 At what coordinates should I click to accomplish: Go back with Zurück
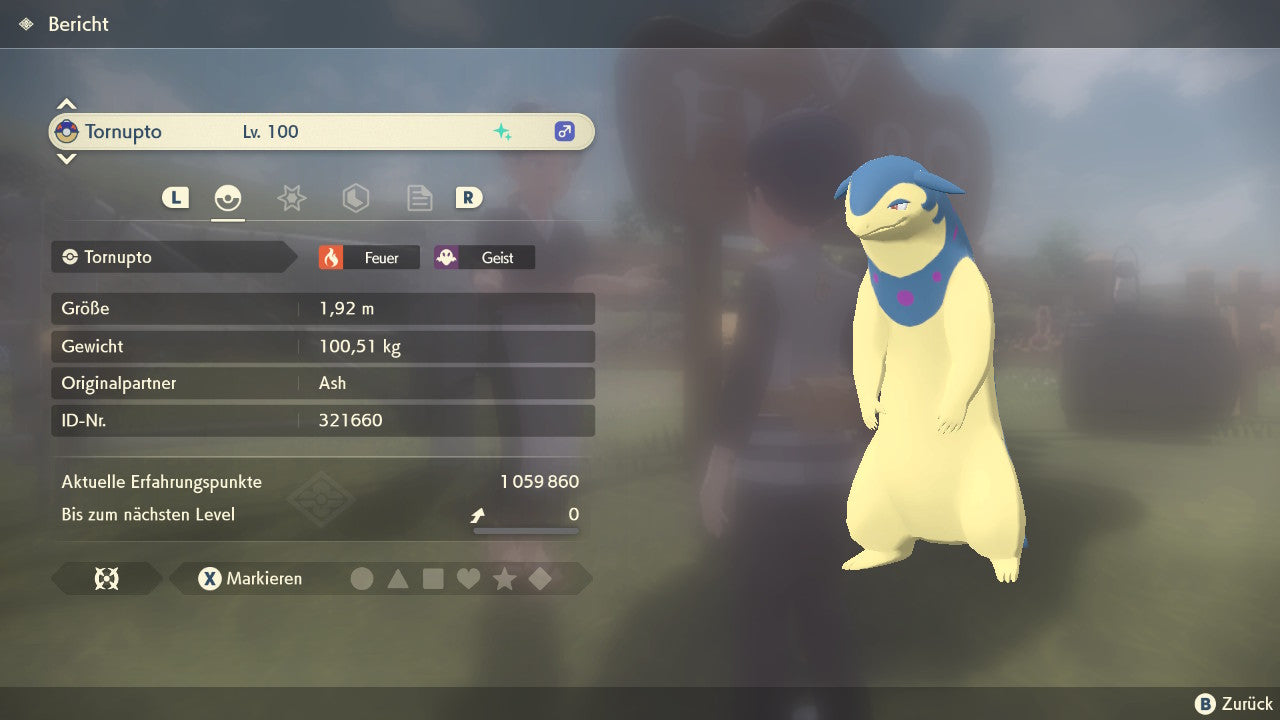tap(1234, 704)
